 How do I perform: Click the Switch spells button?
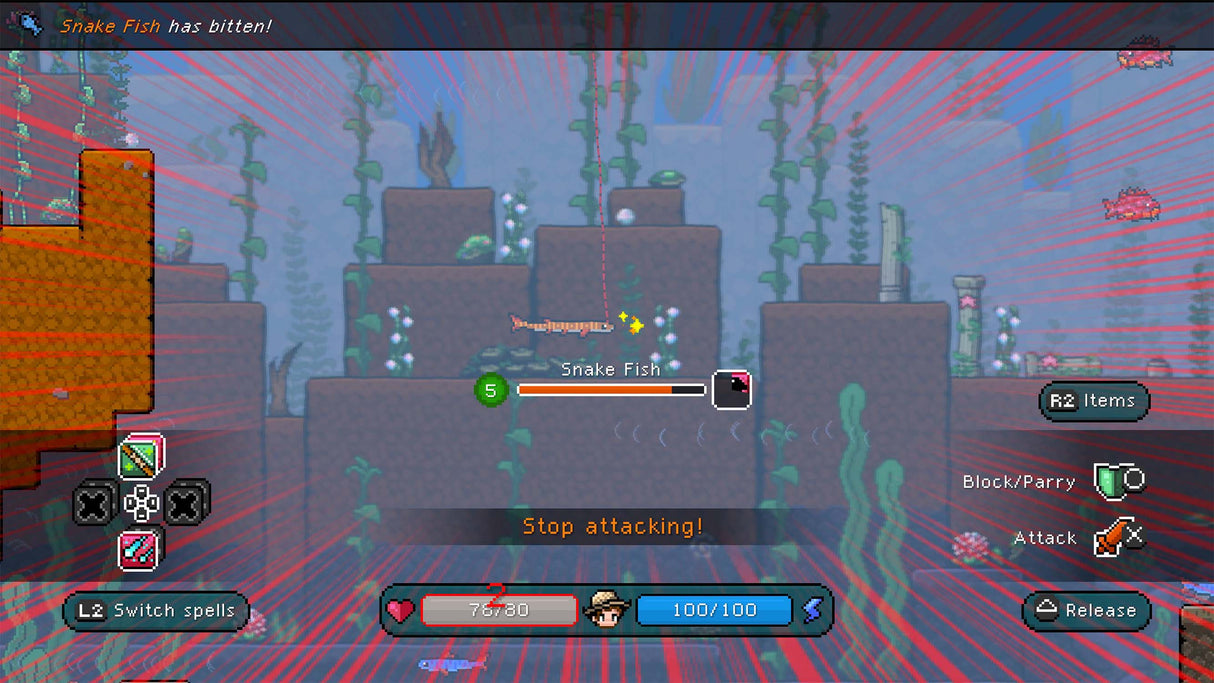point(156,611)
